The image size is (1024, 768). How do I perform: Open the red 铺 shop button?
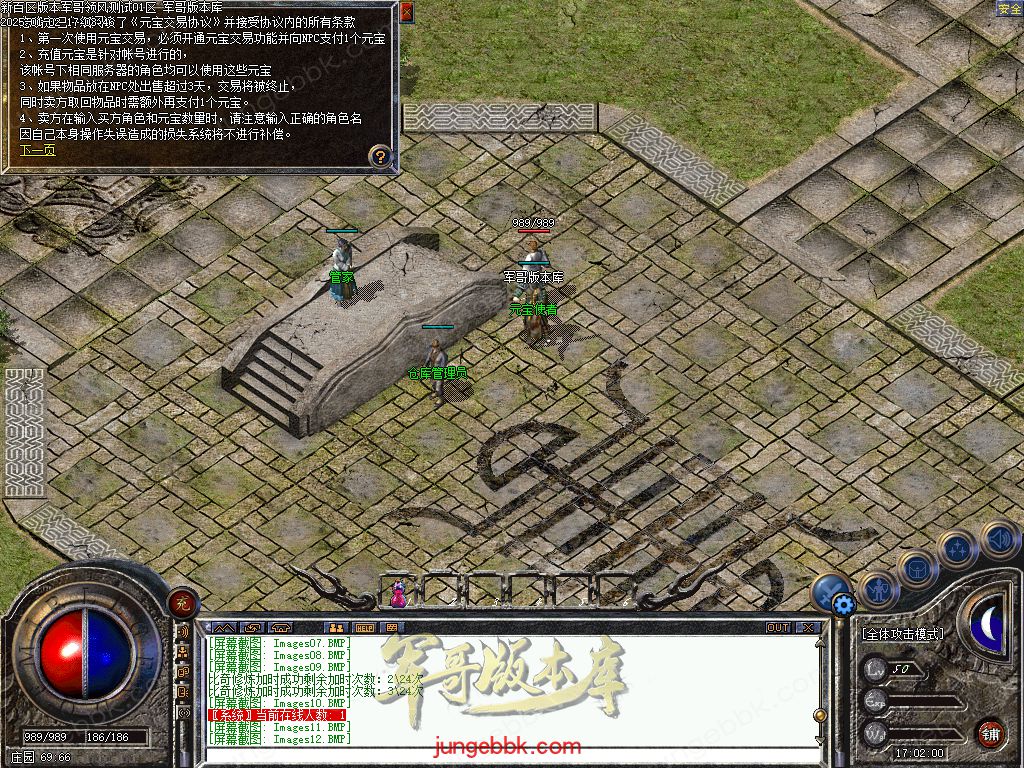991,733
